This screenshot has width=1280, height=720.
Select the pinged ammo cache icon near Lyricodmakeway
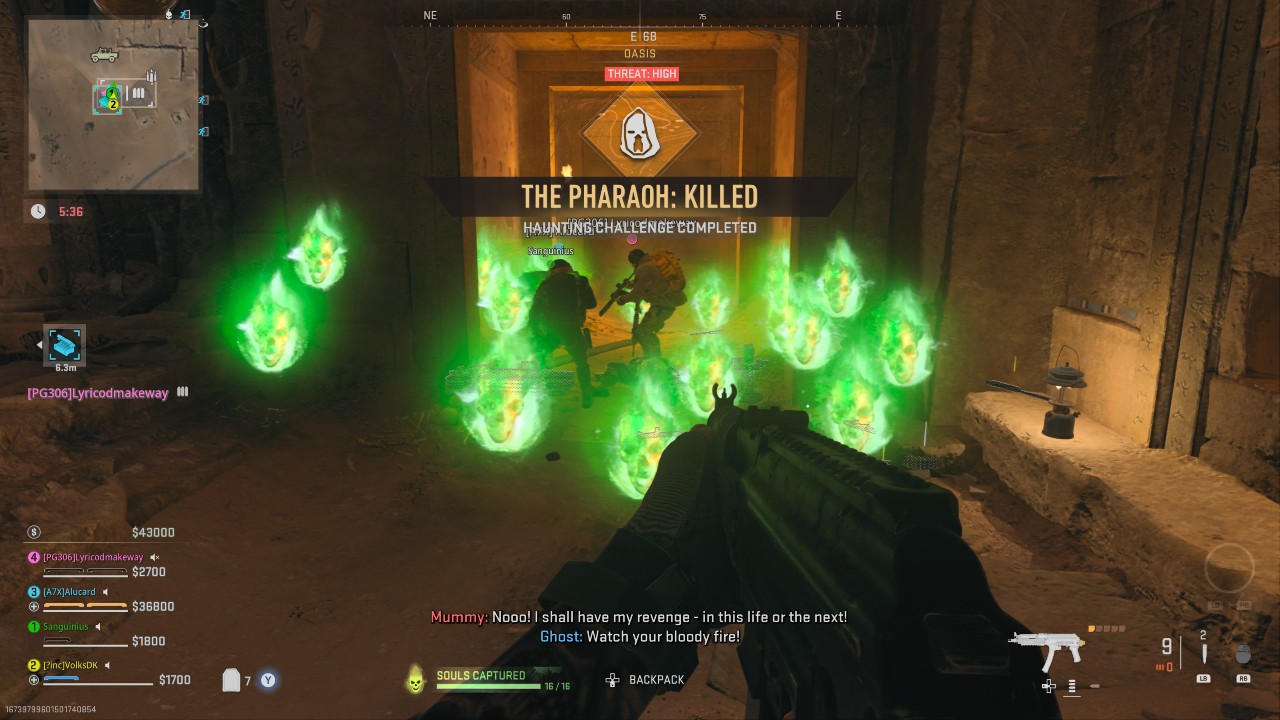[63, 347]
